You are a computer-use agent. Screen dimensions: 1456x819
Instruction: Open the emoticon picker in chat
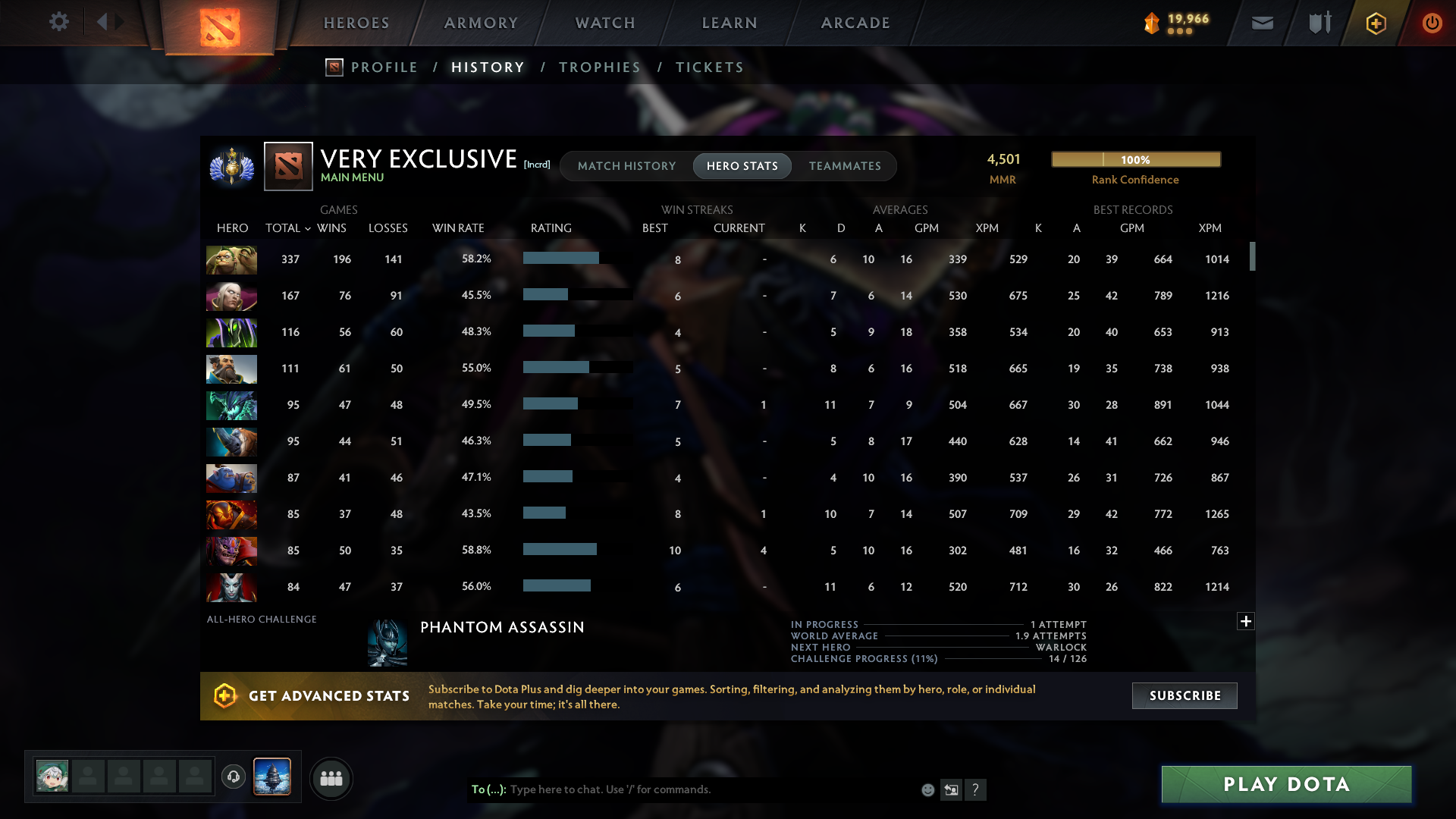point(927,789)
